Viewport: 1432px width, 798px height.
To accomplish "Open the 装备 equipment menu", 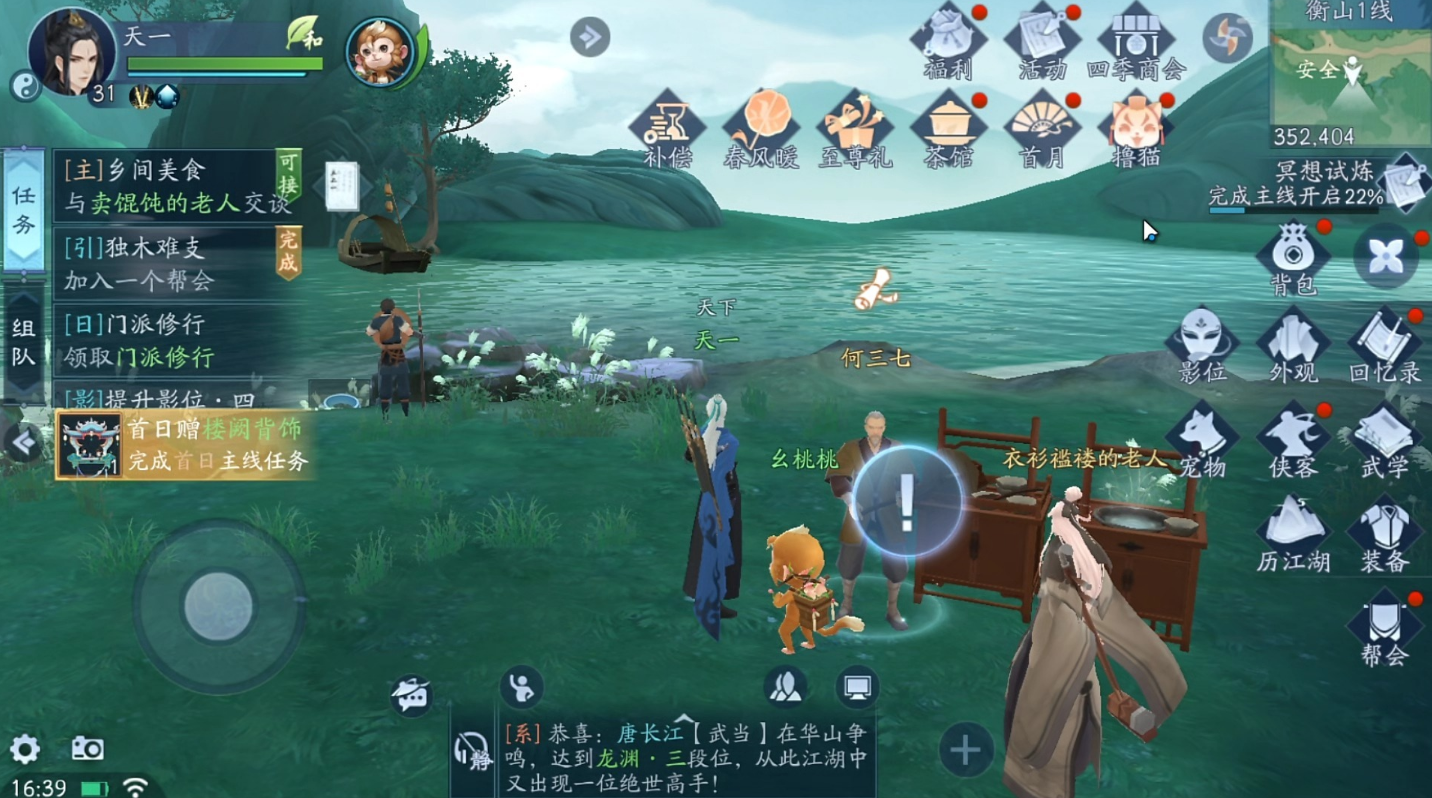I will [1385, 533].
